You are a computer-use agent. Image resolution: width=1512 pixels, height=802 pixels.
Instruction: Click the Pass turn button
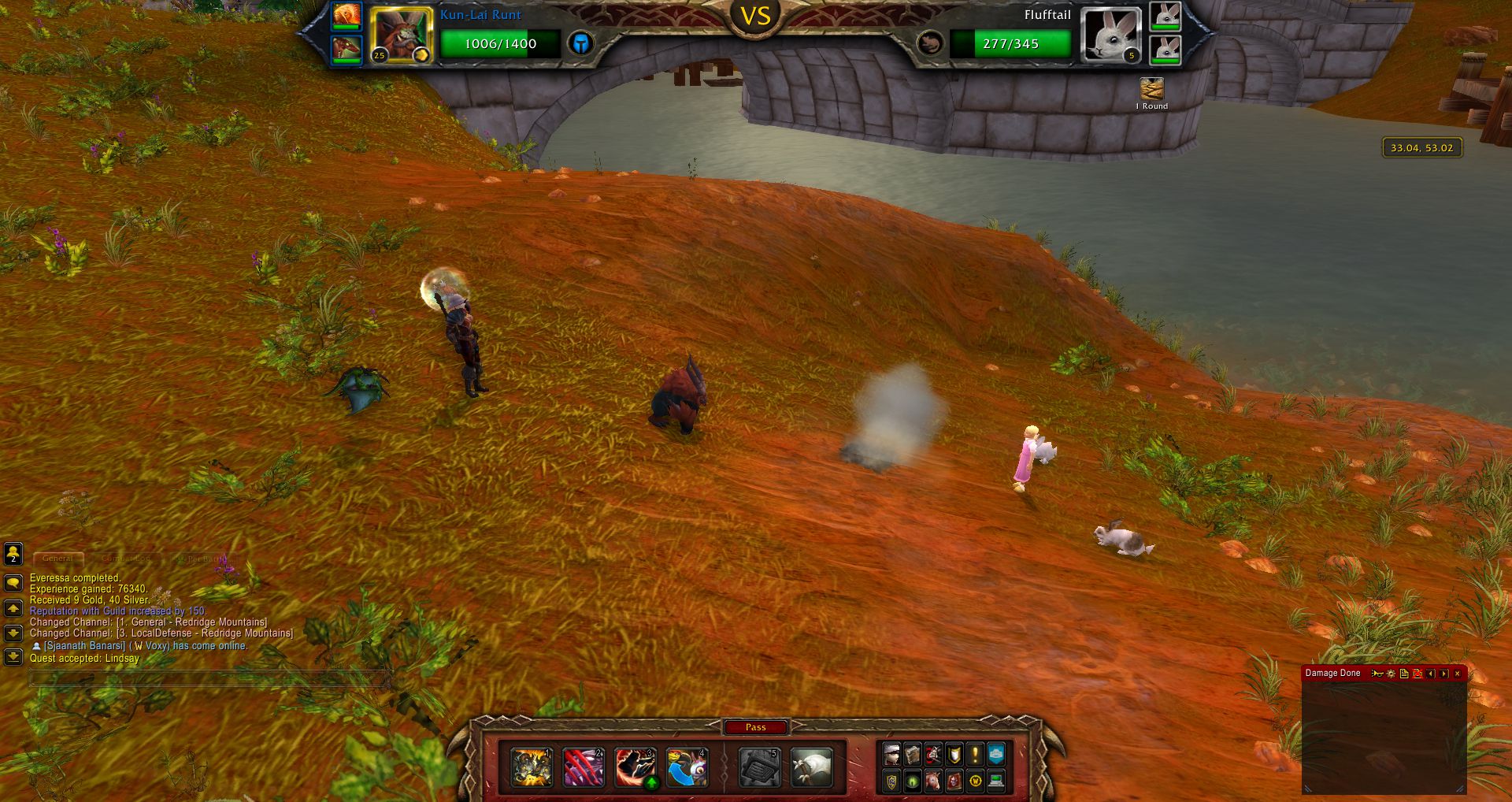(755, 727)
